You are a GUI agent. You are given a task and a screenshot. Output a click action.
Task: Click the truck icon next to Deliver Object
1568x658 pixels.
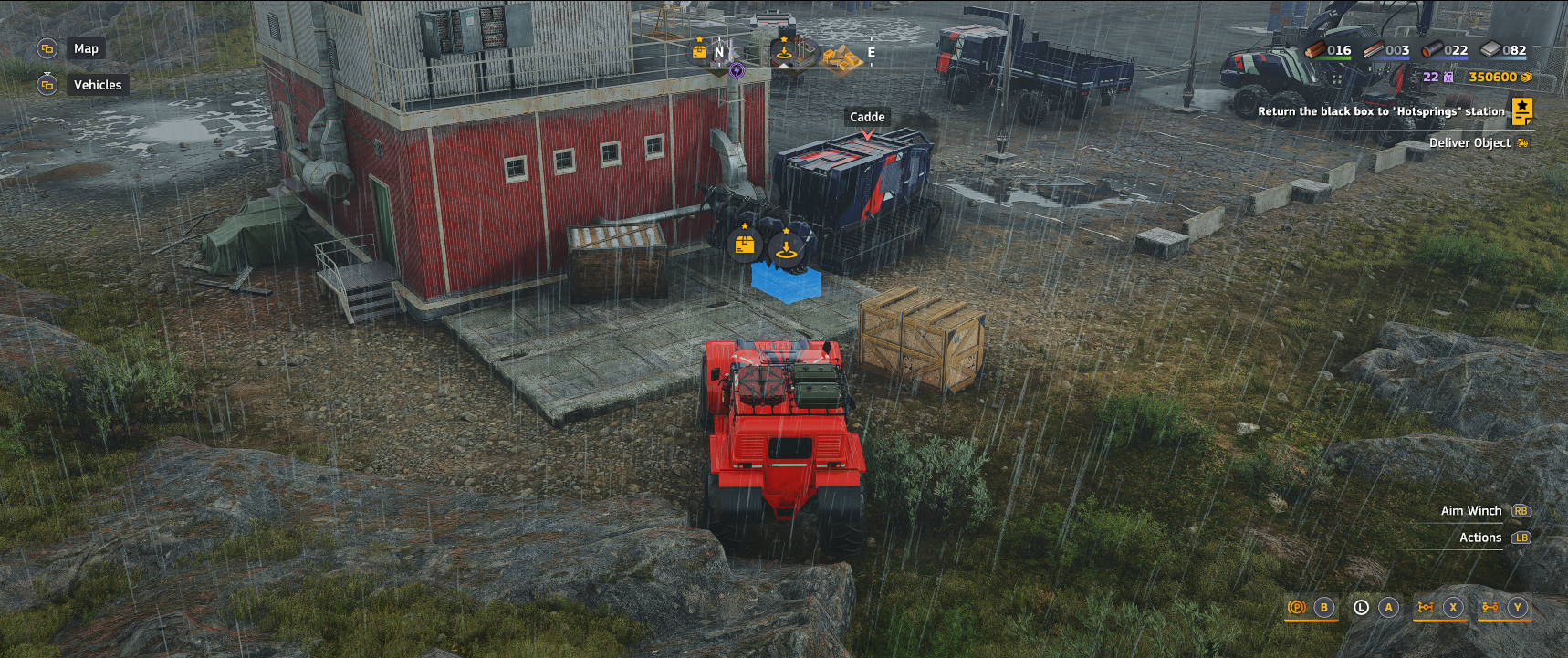(x=1522, y=142)
